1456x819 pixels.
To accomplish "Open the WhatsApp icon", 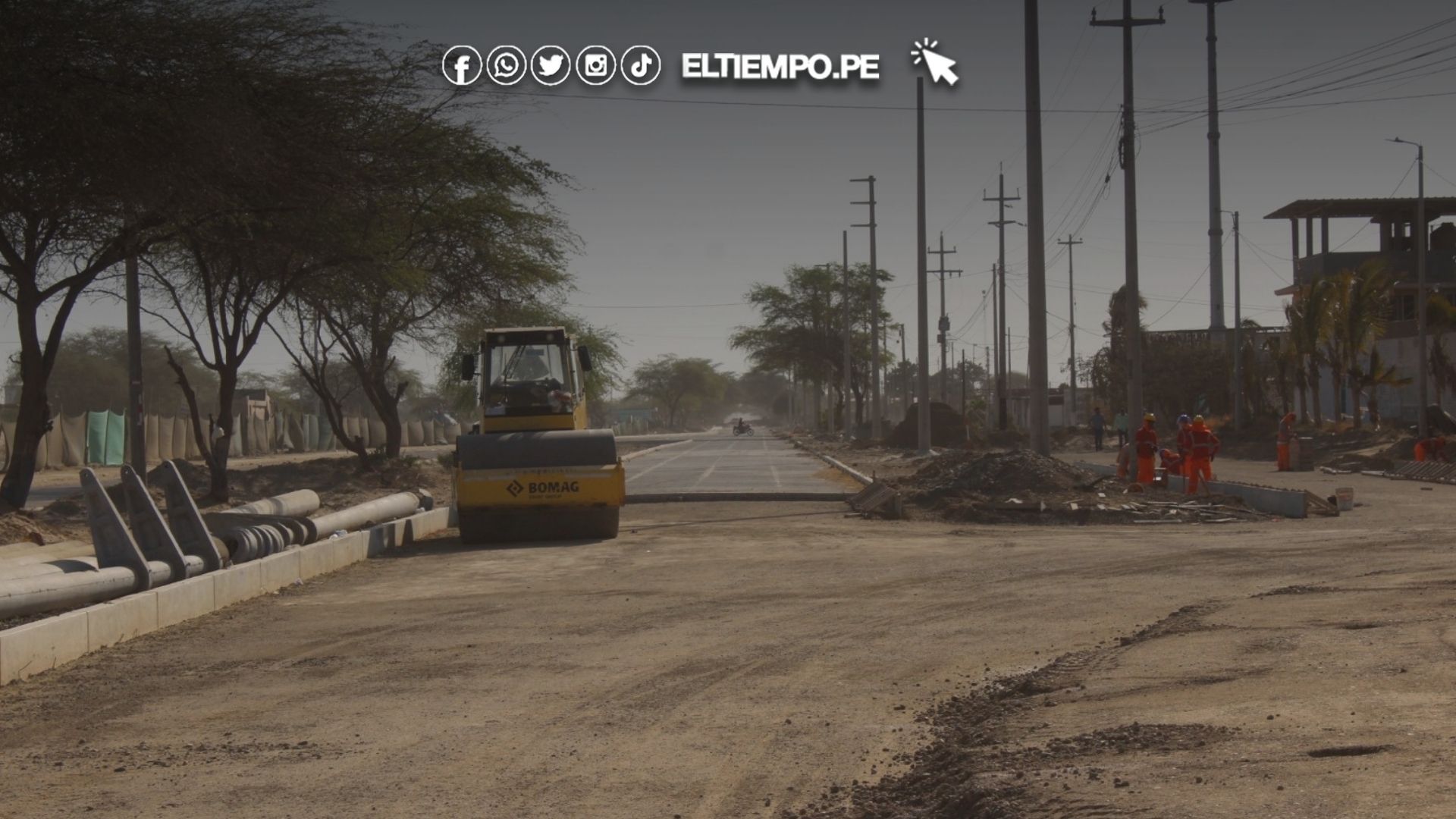I will (506, 65).
